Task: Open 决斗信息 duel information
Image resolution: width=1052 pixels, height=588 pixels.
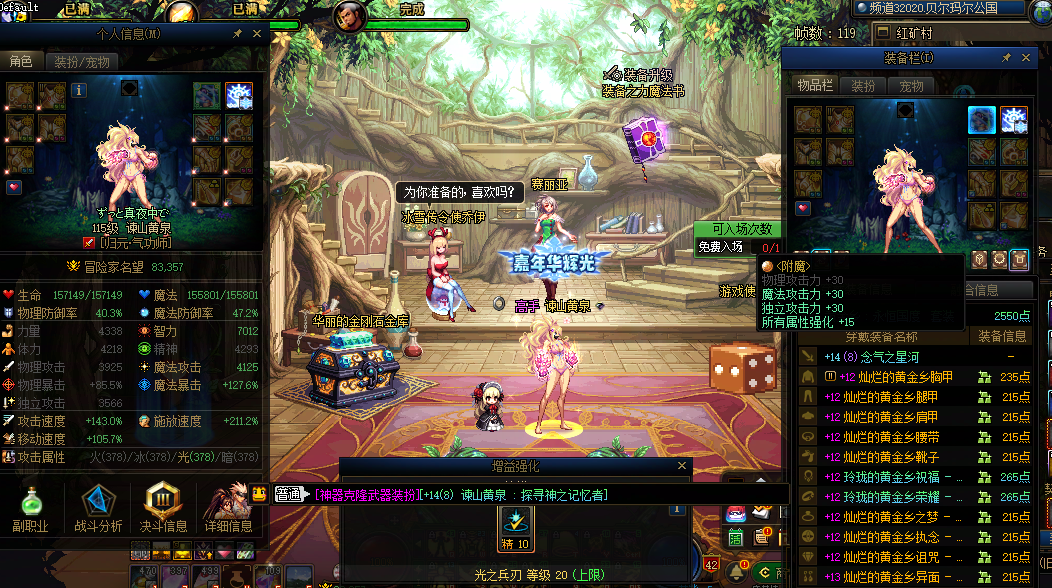Action: [x=163, y=508]
